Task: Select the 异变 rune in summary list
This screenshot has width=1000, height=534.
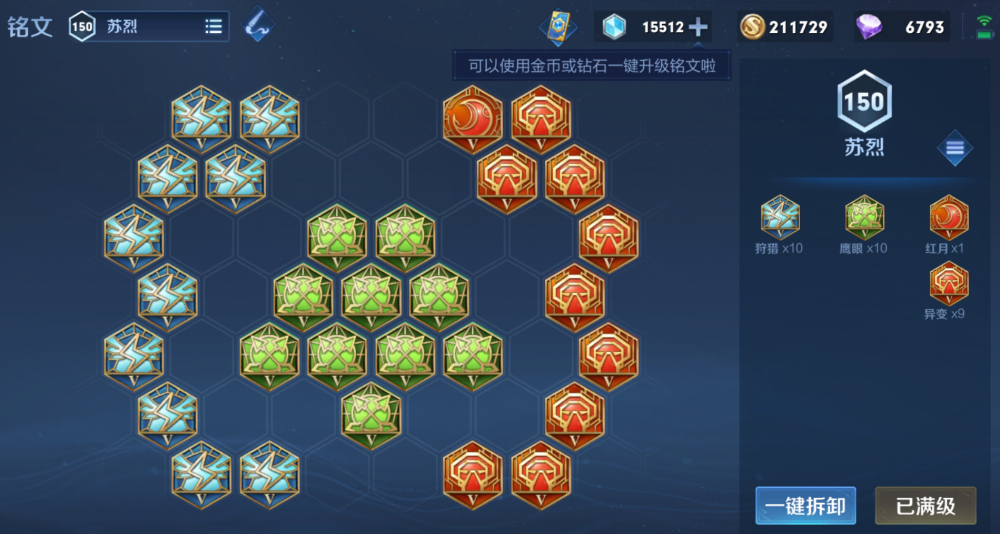Action: click(x=948, y=283)
